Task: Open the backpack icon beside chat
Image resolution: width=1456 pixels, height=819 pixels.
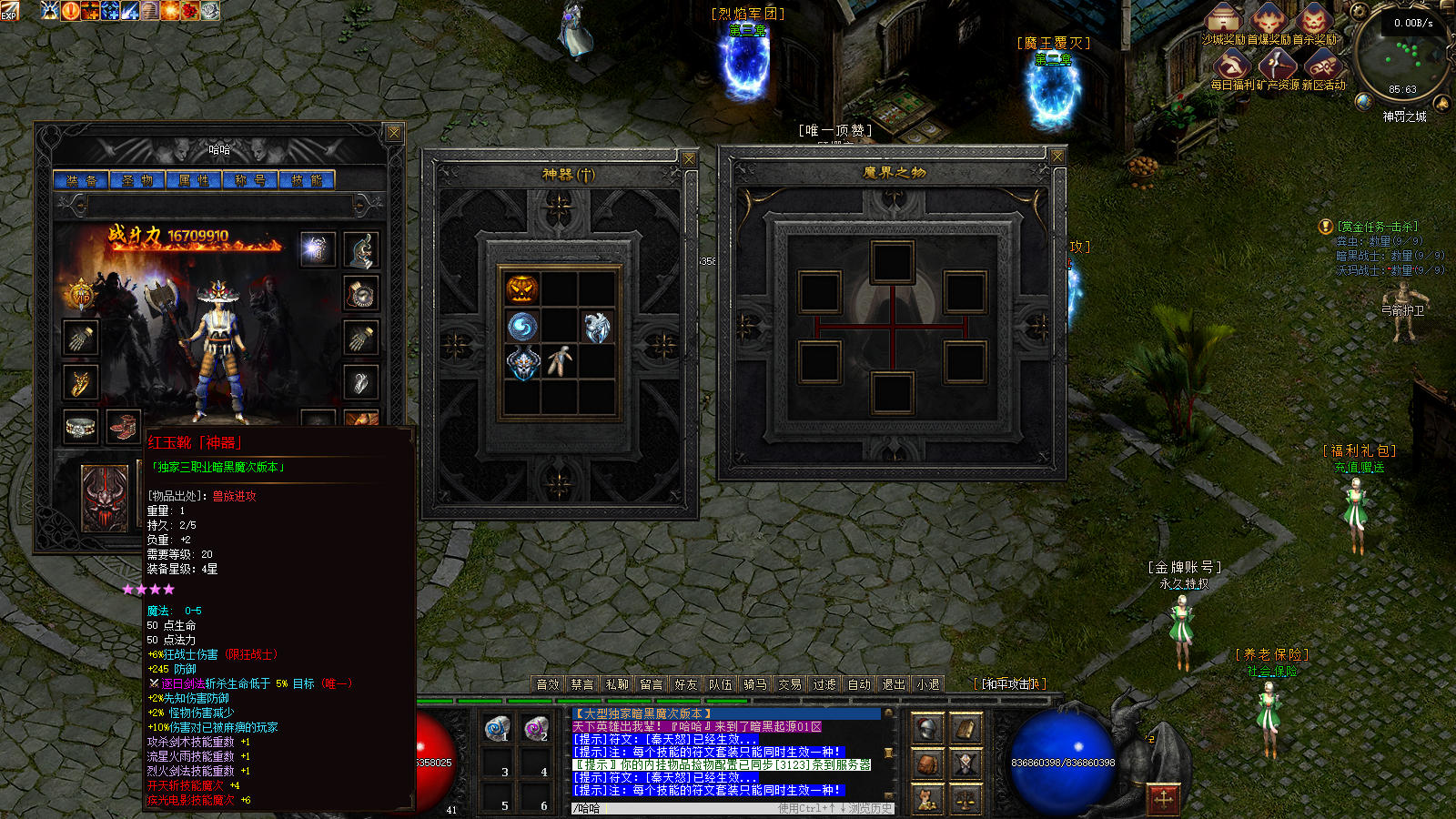Action: 927,763
